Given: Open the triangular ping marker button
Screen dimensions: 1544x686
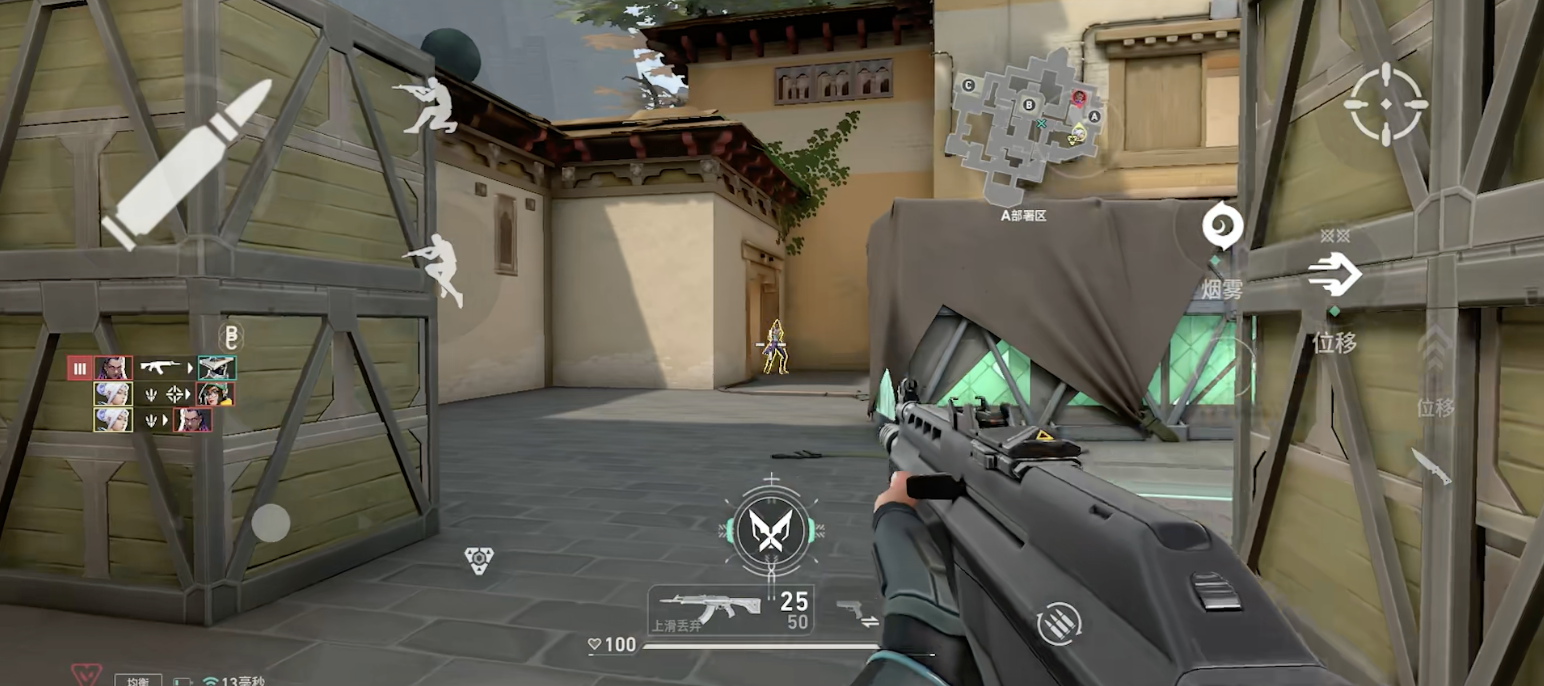Looking at the screenshot, I should (479, 560).
